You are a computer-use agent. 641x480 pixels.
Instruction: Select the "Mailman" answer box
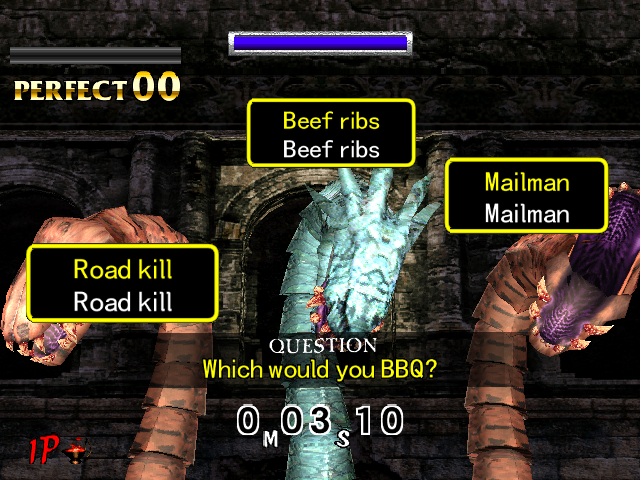click(x=526, y=196)
